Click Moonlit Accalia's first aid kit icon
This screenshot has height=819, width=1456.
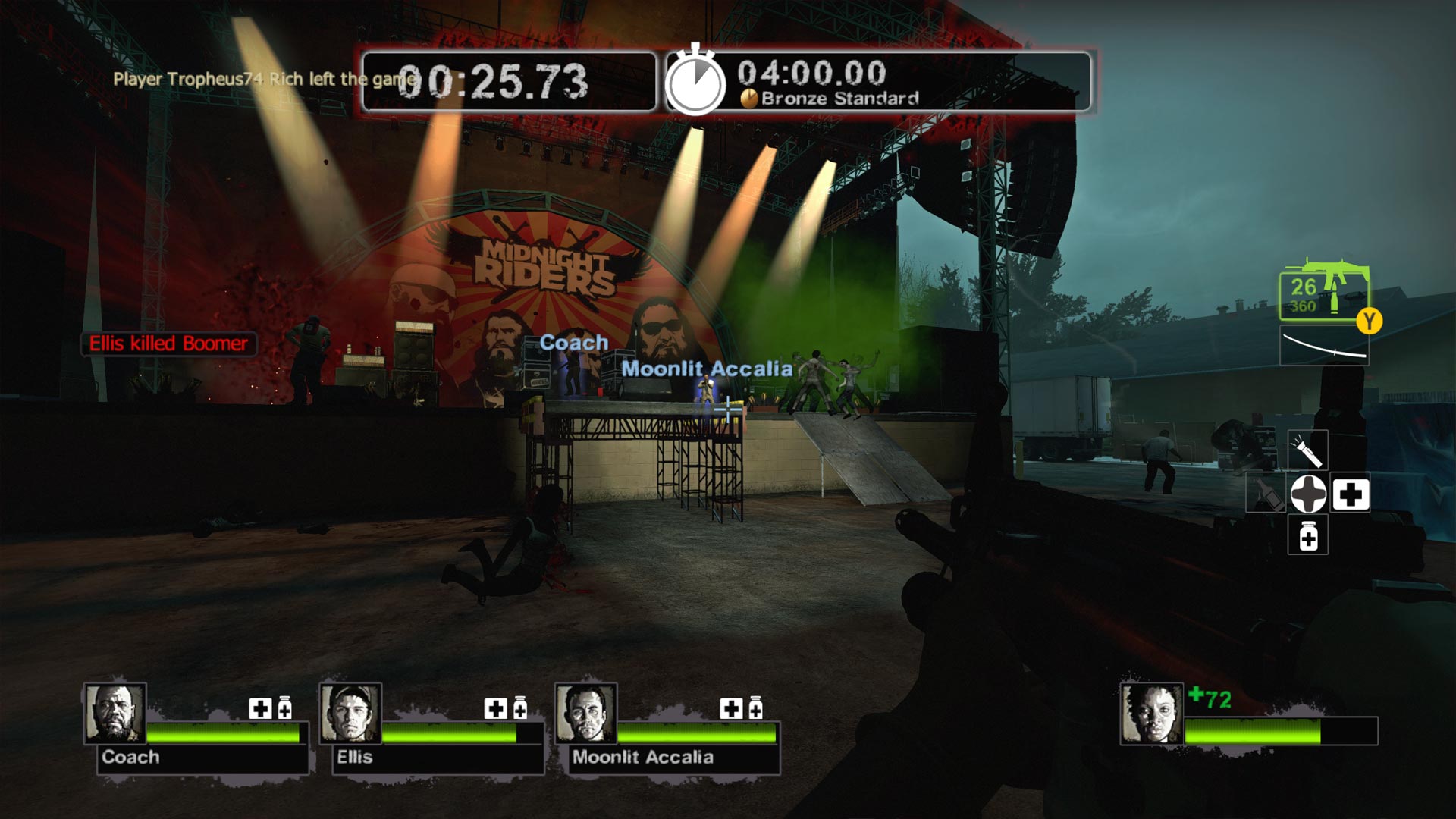click(x=731, y=708)
